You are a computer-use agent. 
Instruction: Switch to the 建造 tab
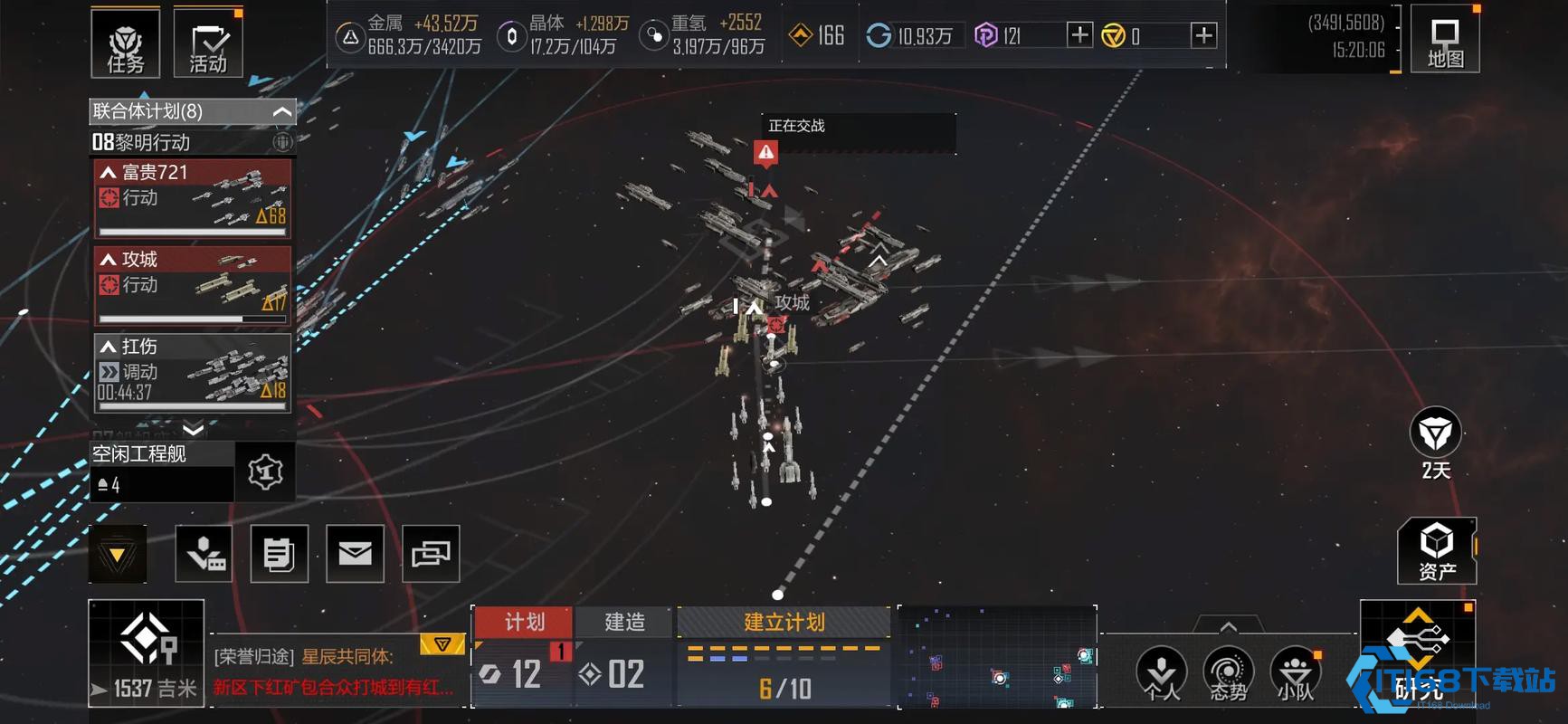(x=624, y=622)
